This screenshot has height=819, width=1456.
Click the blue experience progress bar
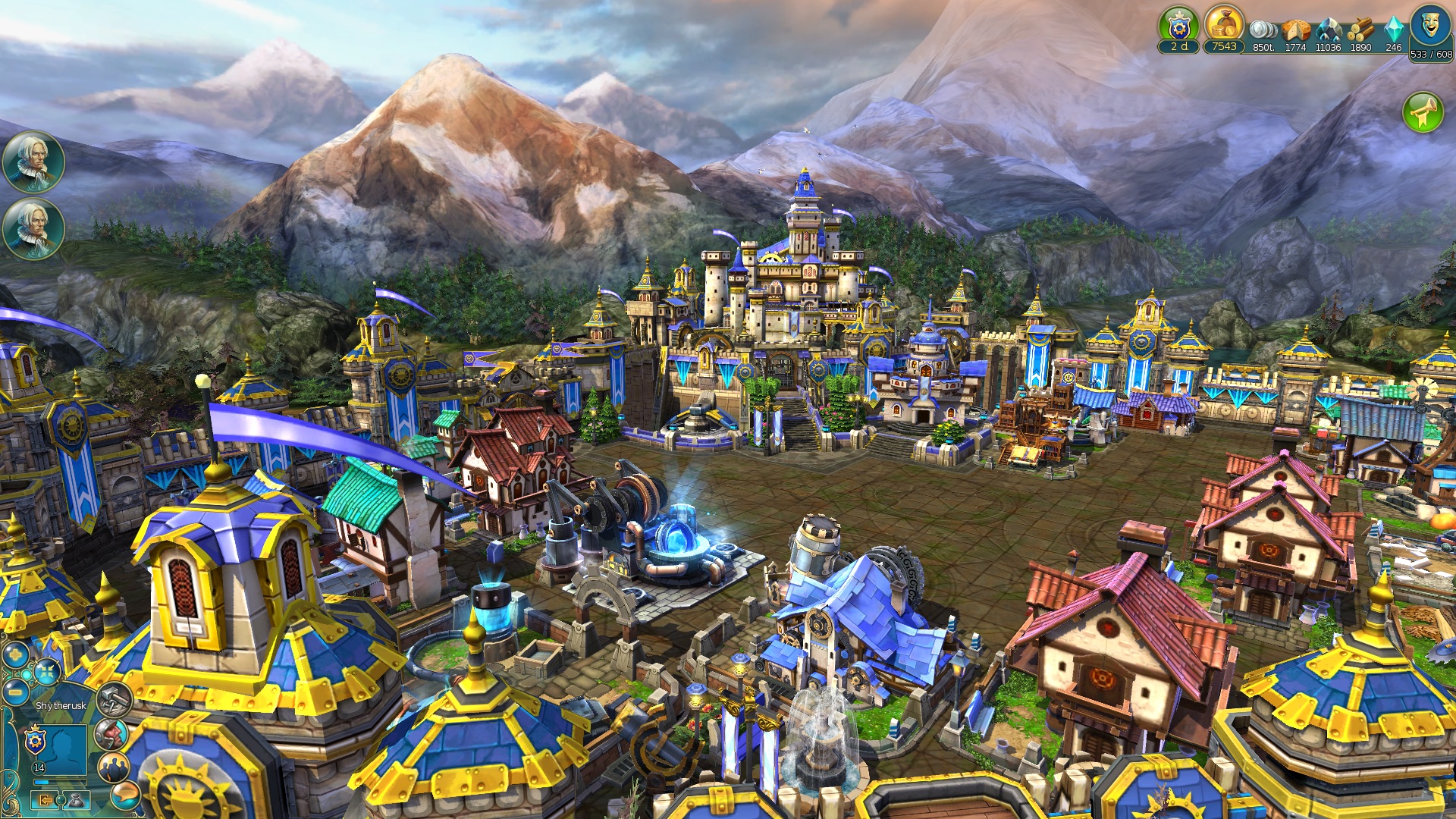point(60,781)
